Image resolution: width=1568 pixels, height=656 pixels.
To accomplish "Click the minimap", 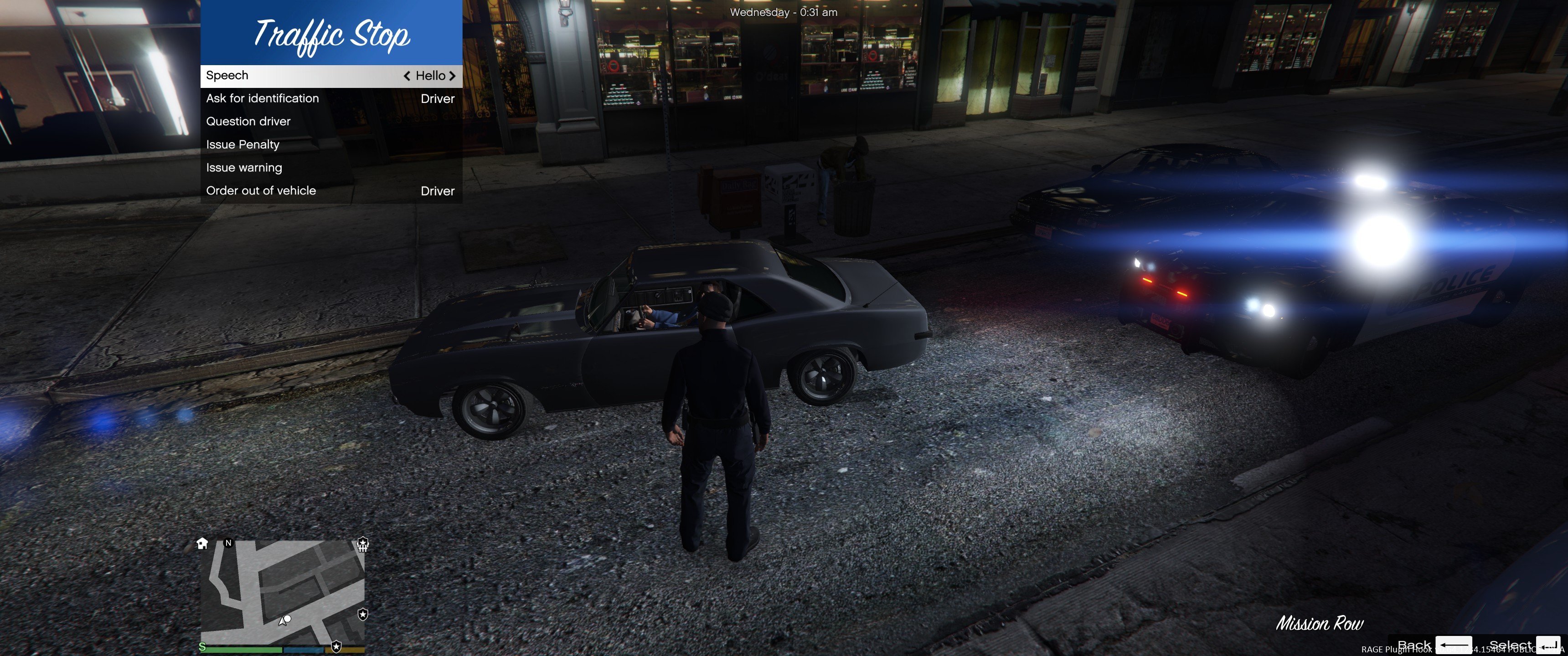I will [283, 593].
